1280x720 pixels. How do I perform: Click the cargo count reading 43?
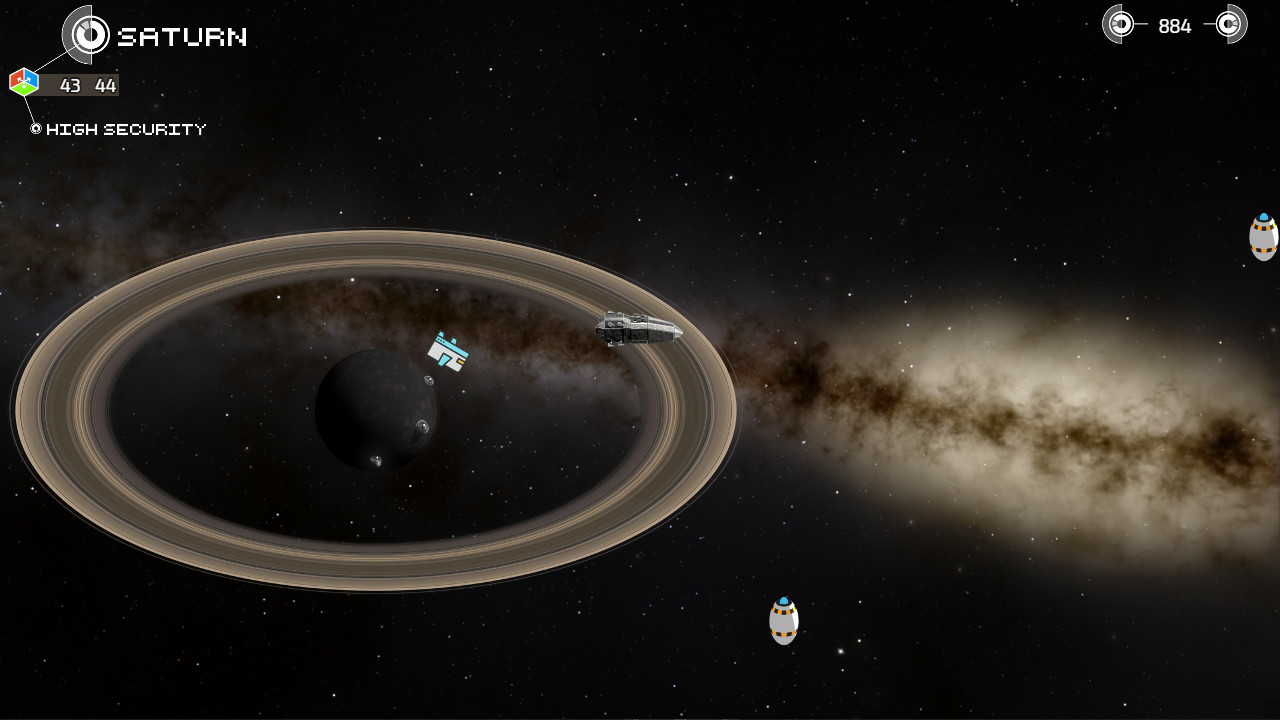[68, 86]
